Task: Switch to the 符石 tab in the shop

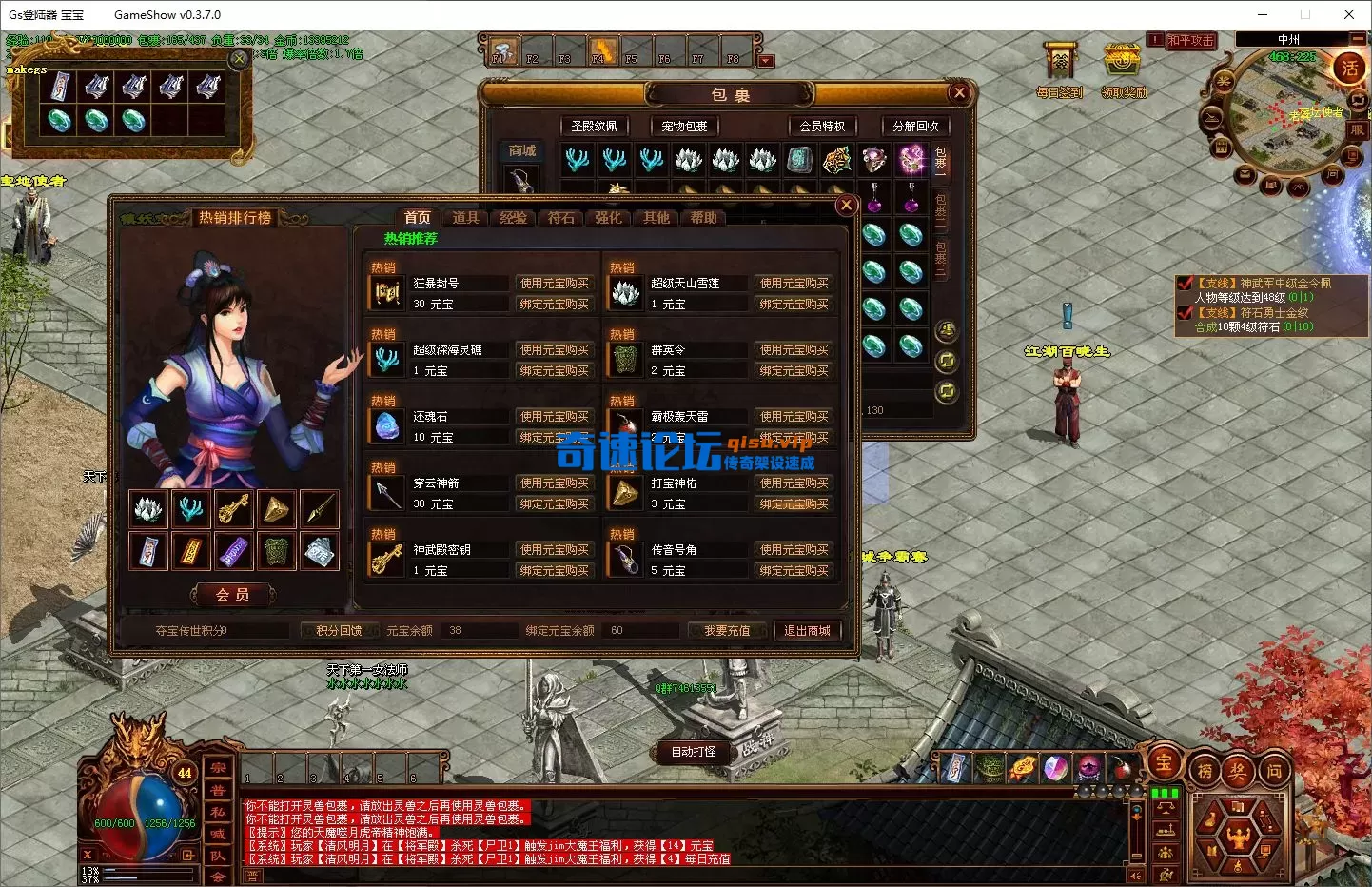Action: [x=560, y=217]
